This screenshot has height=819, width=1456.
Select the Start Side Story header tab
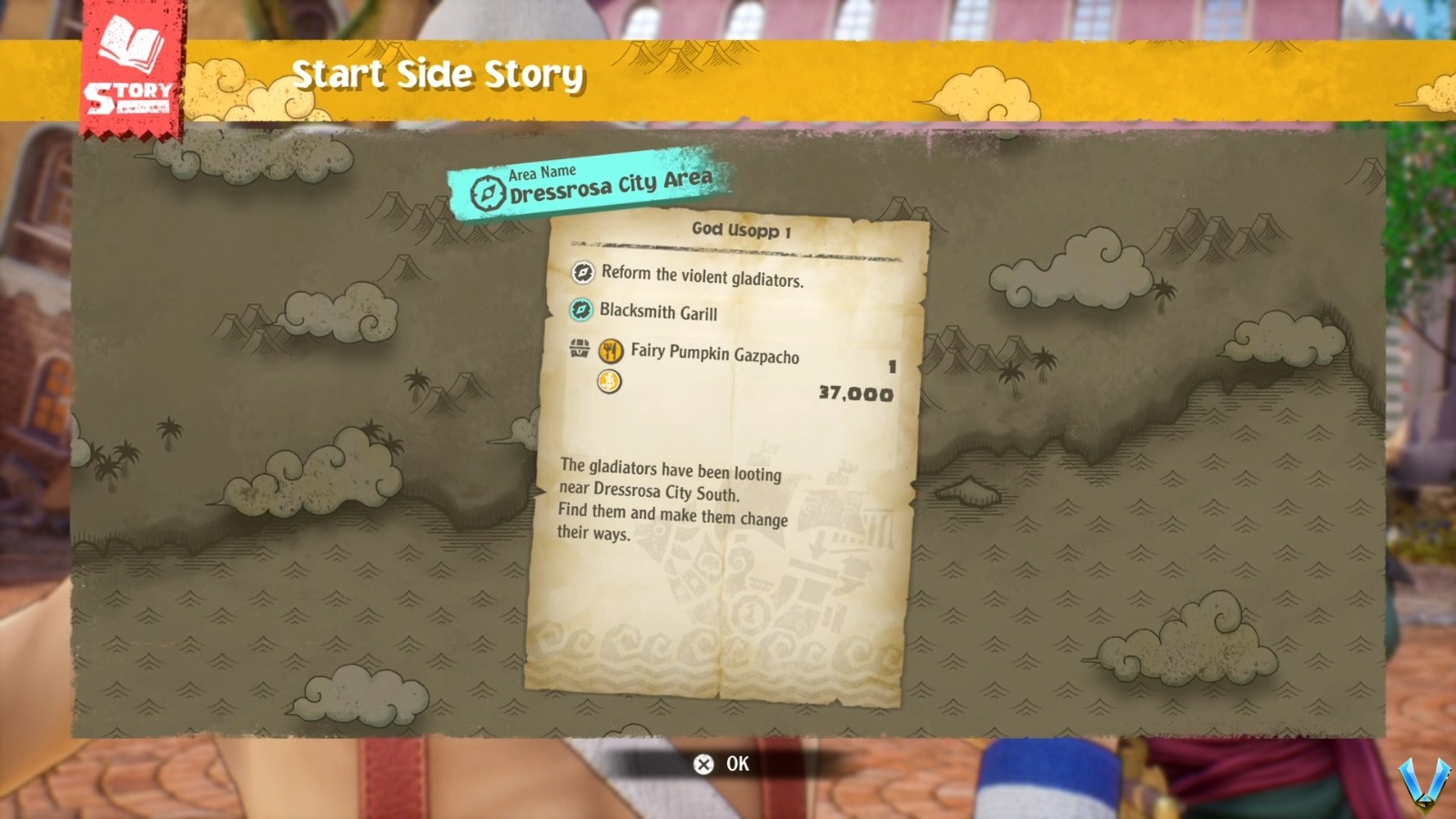tap(440, 76)
